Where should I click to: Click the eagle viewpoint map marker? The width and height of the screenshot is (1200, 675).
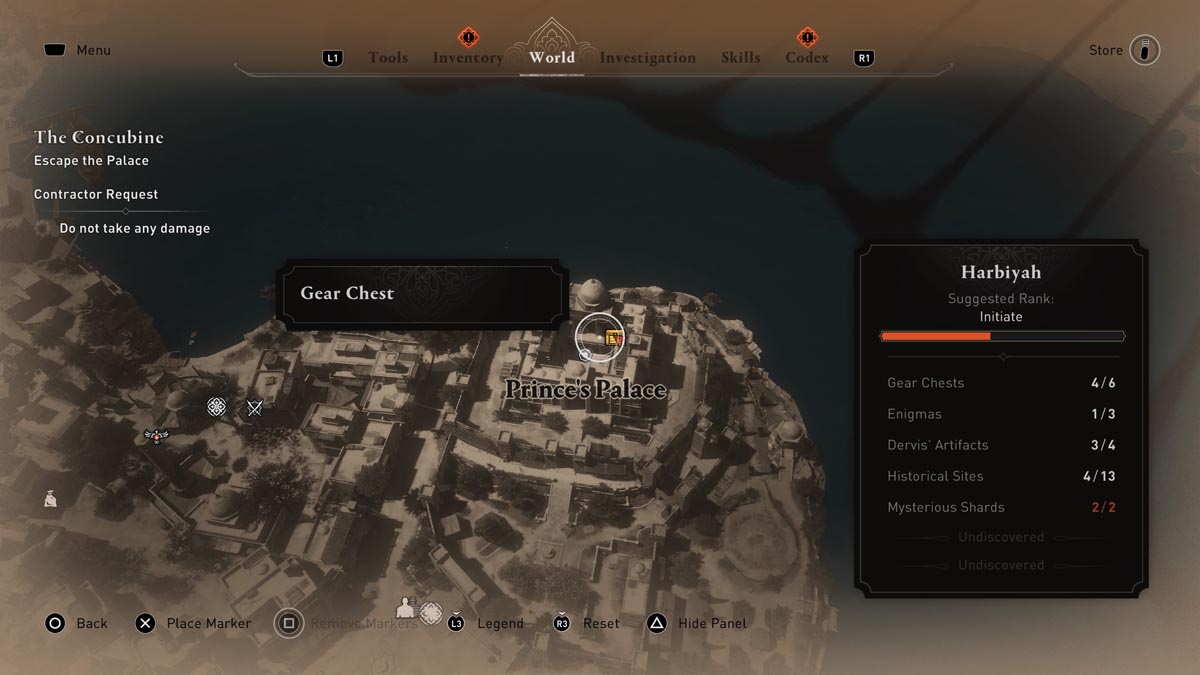tap(156, 436)
